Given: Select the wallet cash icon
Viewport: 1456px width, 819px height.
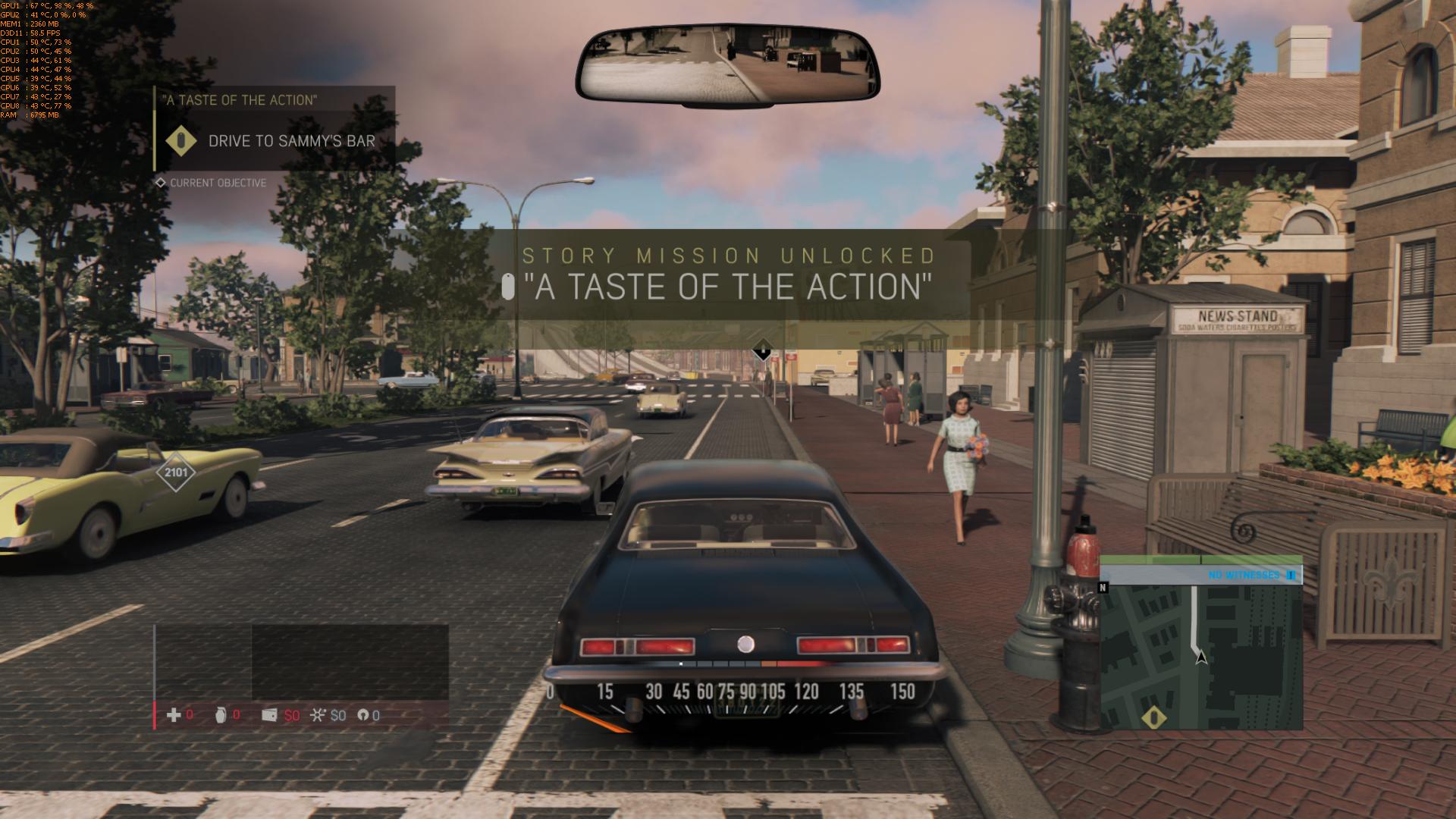Looking at the screenshot, I should 269,715.
